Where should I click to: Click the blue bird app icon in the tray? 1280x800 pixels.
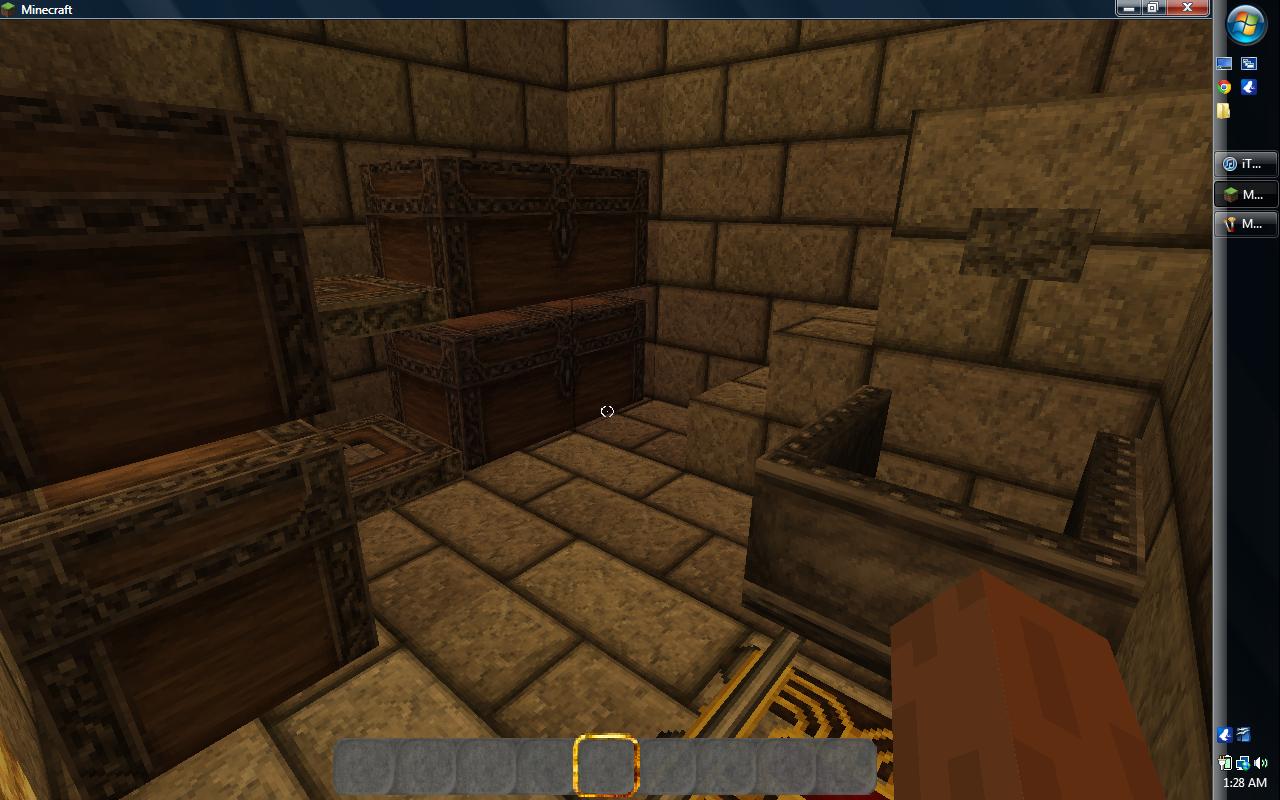tap(1224, 735)
